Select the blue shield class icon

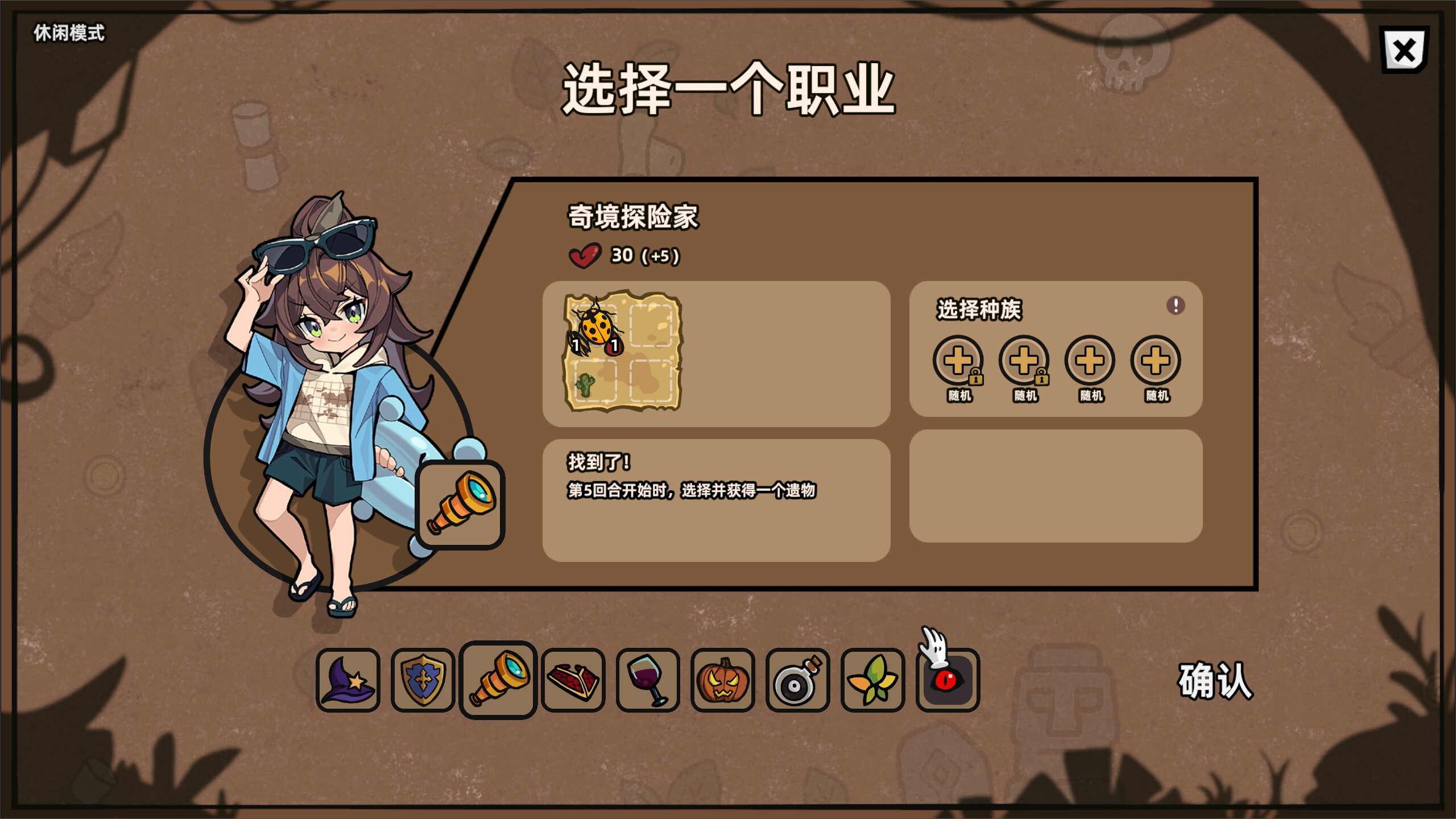click(x=422, y=680)
